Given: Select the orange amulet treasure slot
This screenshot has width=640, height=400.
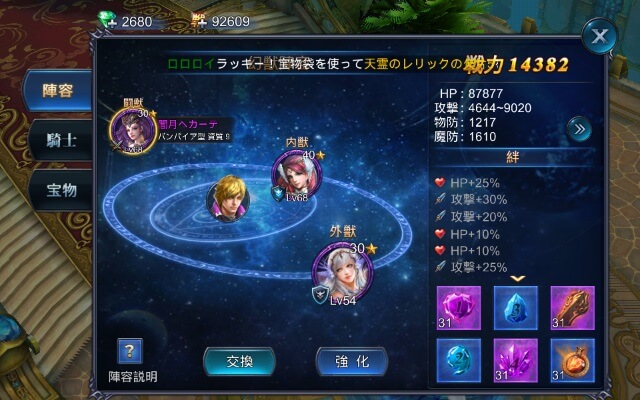Looking at the screenshot, I should (572, 360).
